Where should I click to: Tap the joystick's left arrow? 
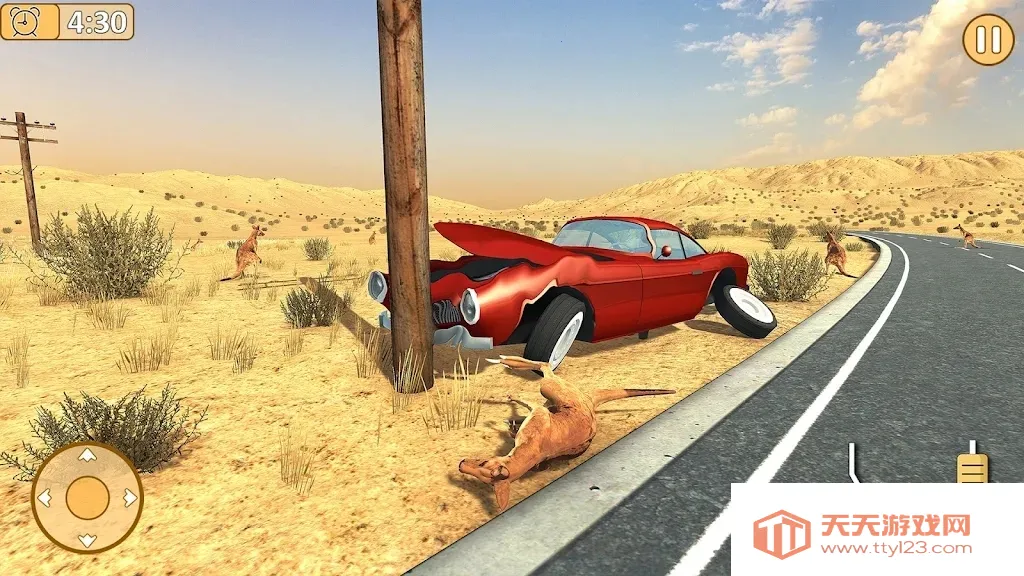pos(44,498)
